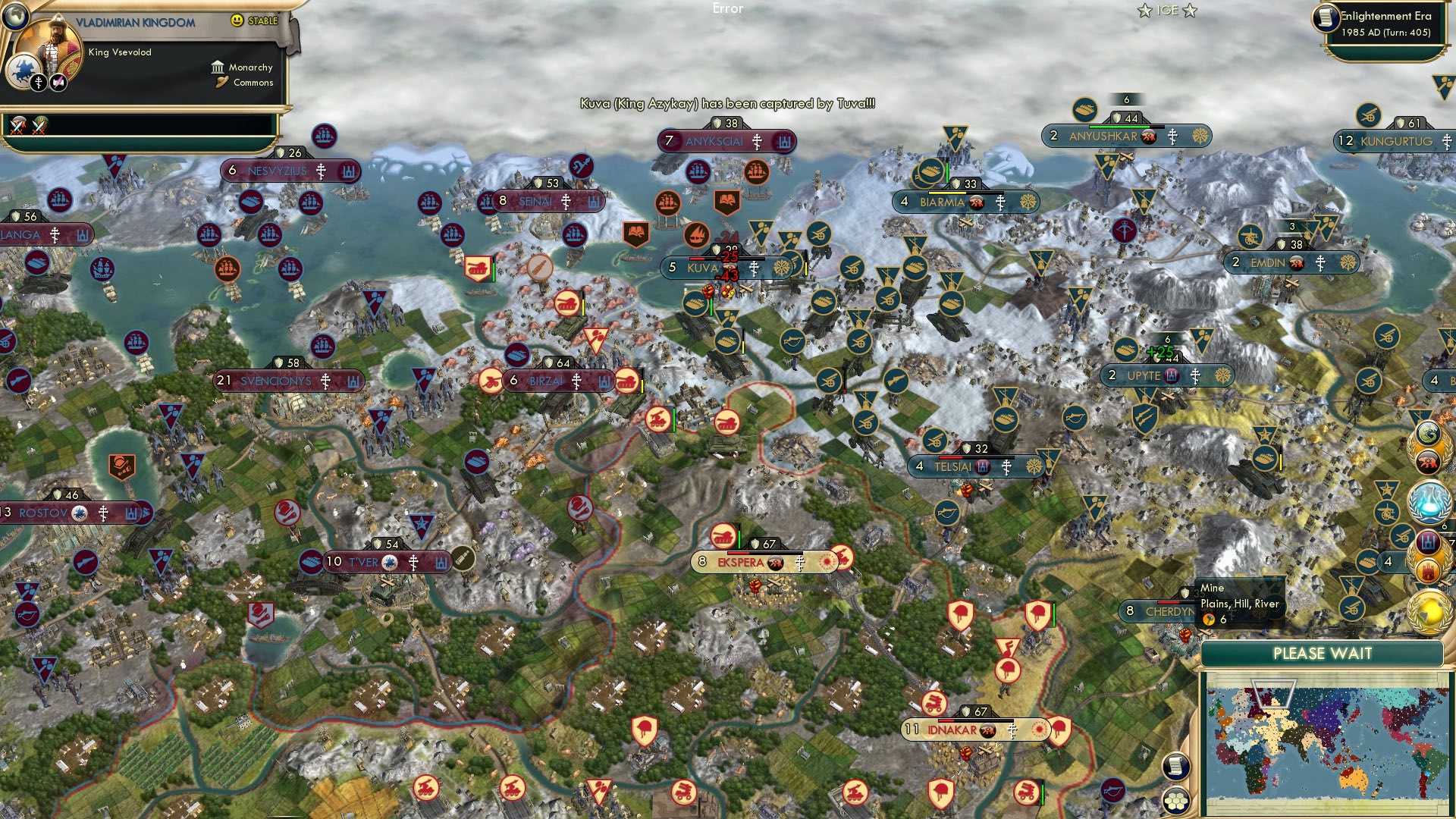Select the Monarchy government icon on leader panel
This screenshot has height=819, width=1456.
(x=218, y=67)
